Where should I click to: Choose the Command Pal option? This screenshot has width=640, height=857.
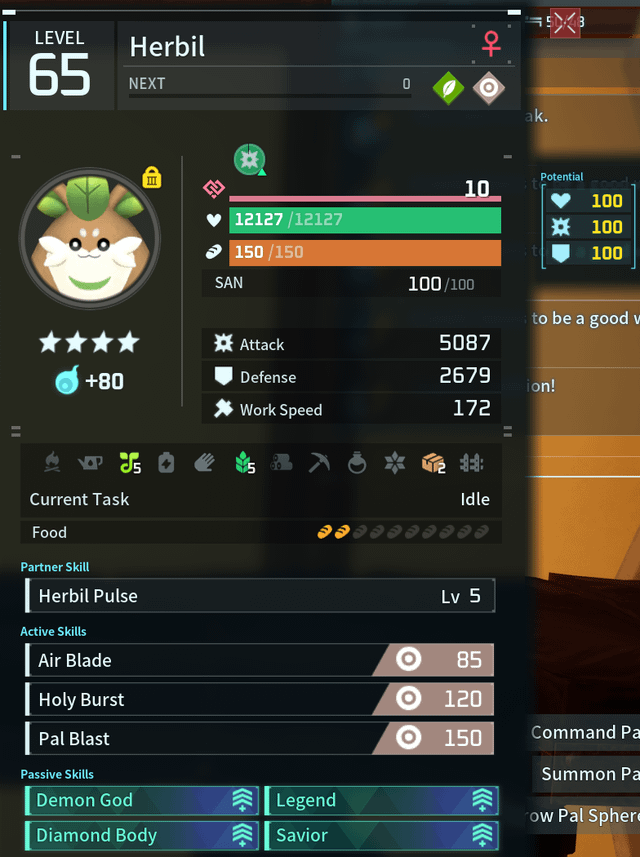585,733
